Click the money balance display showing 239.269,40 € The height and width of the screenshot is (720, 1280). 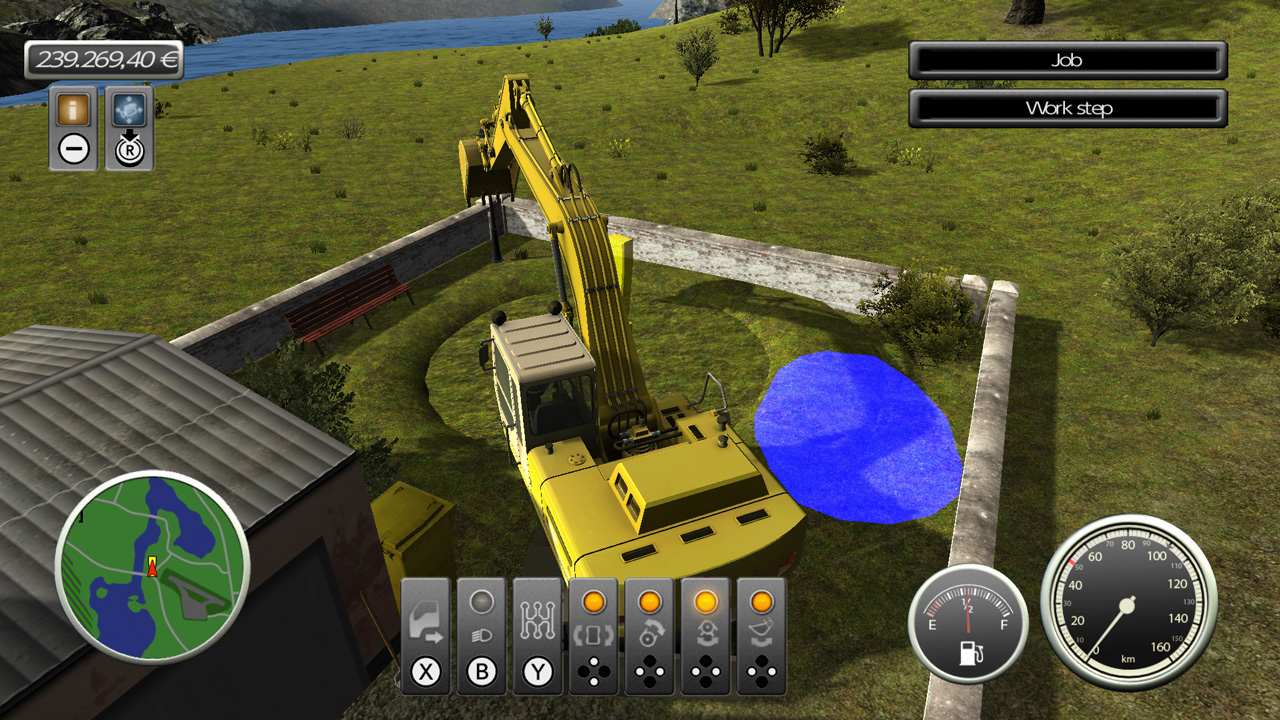[105, 60]
